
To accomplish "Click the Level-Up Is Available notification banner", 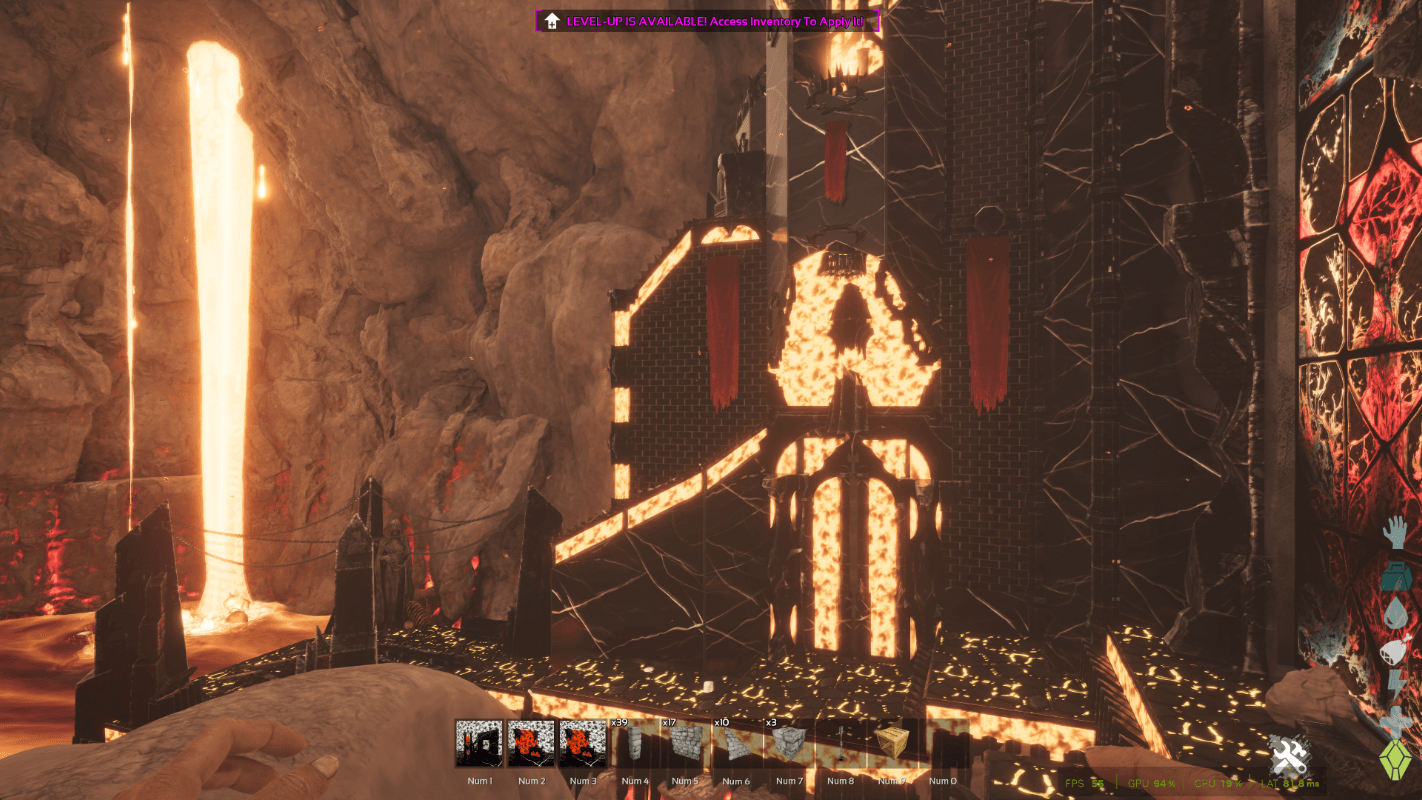I will [708, 21].
